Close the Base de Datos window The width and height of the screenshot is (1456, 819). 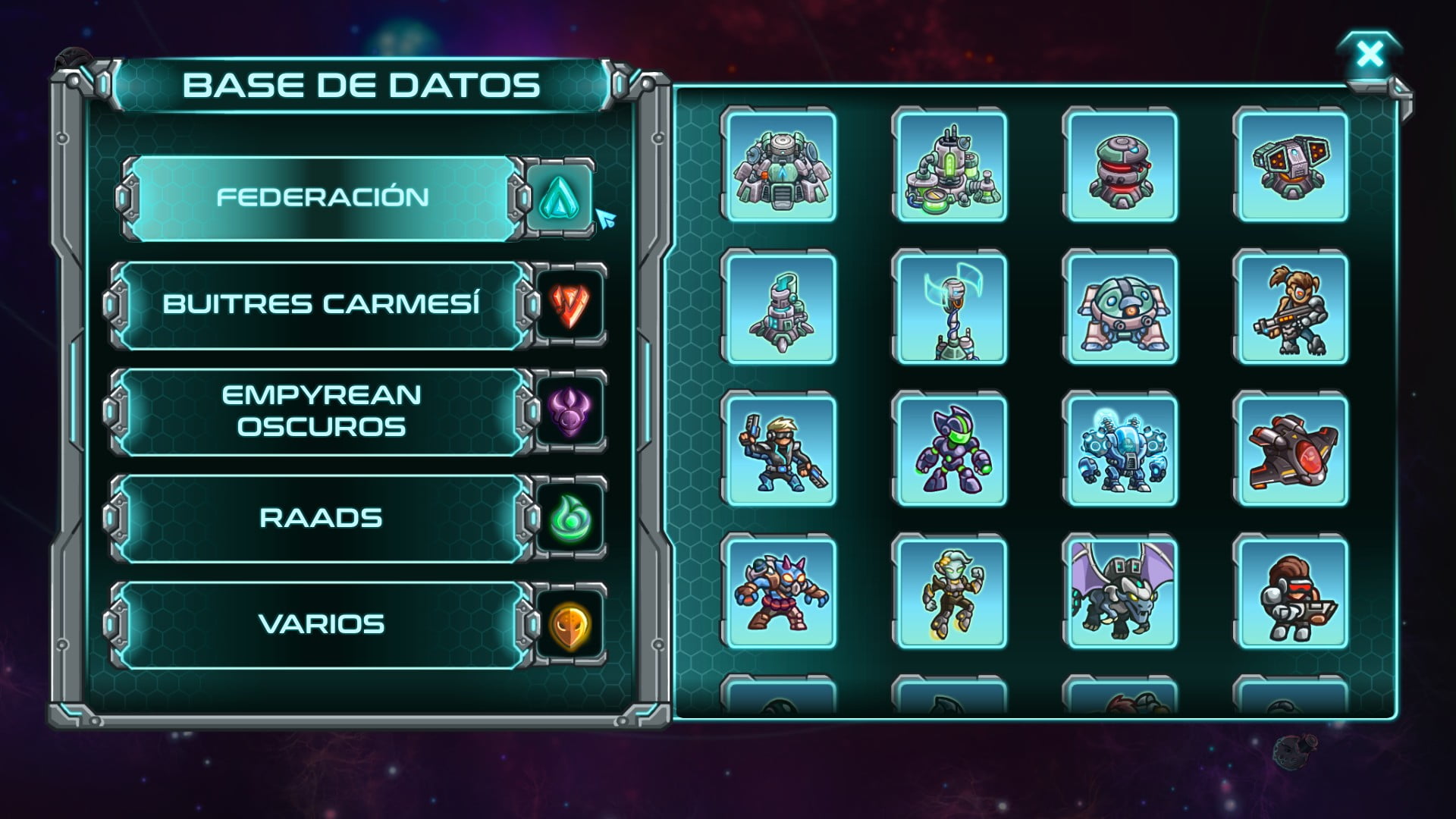(1370, 55)
